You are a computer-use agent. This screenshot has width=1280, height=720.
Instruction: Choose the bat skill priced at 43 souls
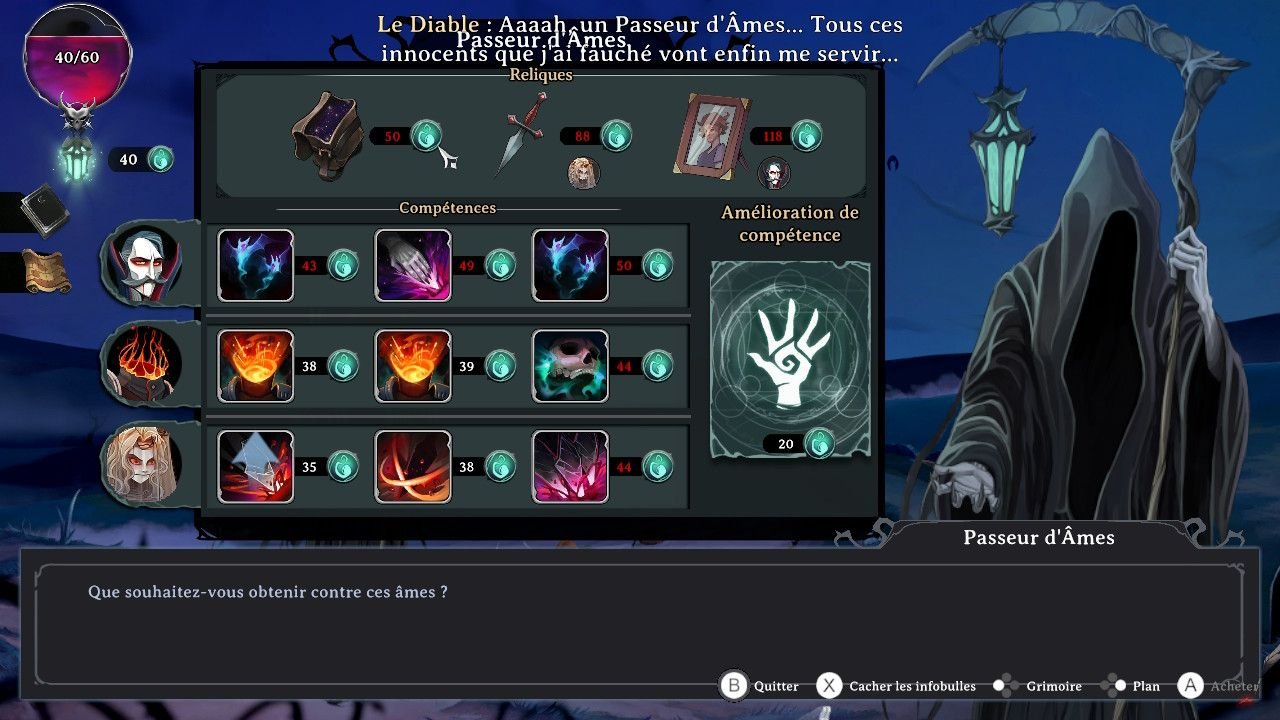pyautogui.click(x=256, y=265)
